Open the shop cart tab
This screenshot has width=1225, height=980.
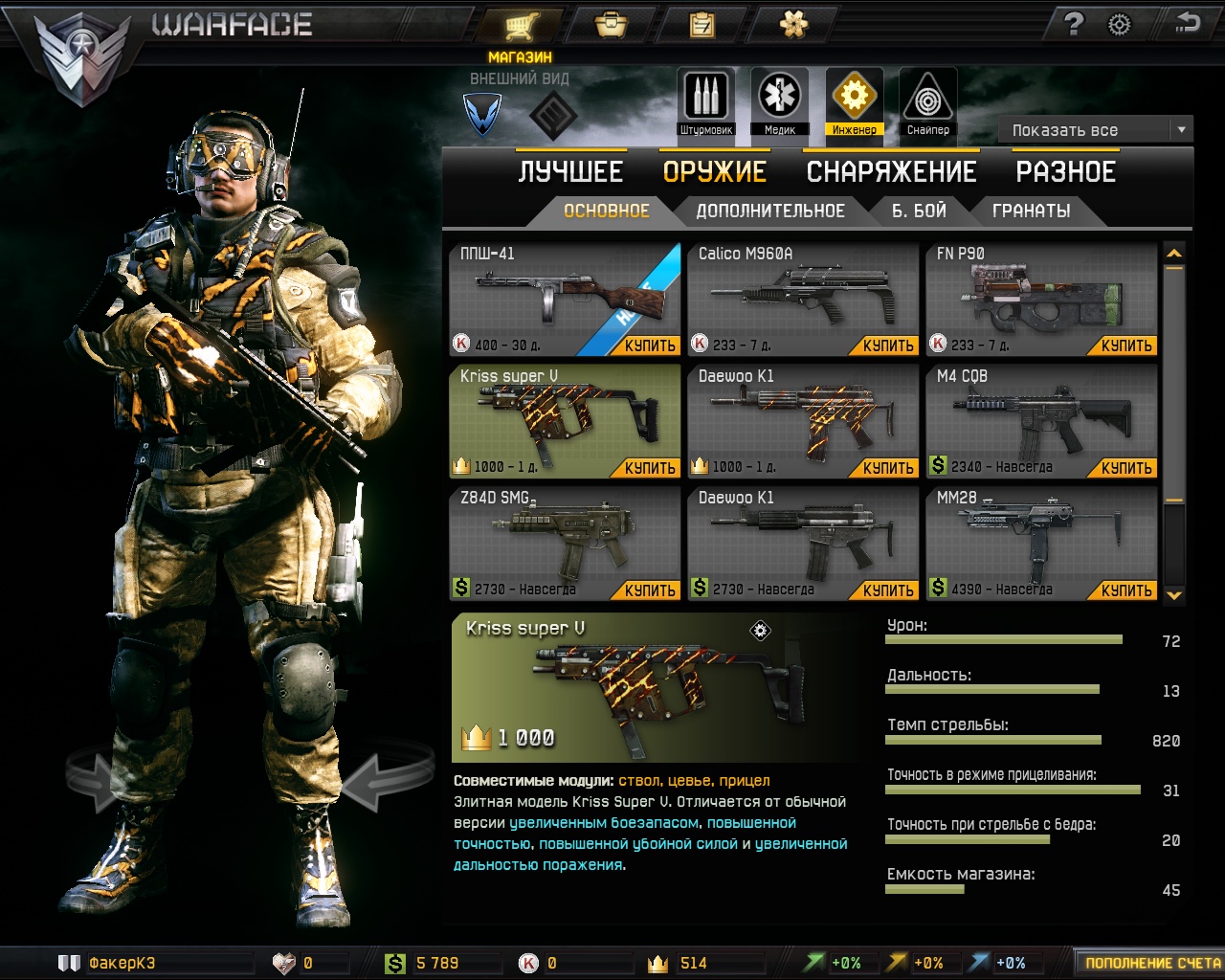521,25
